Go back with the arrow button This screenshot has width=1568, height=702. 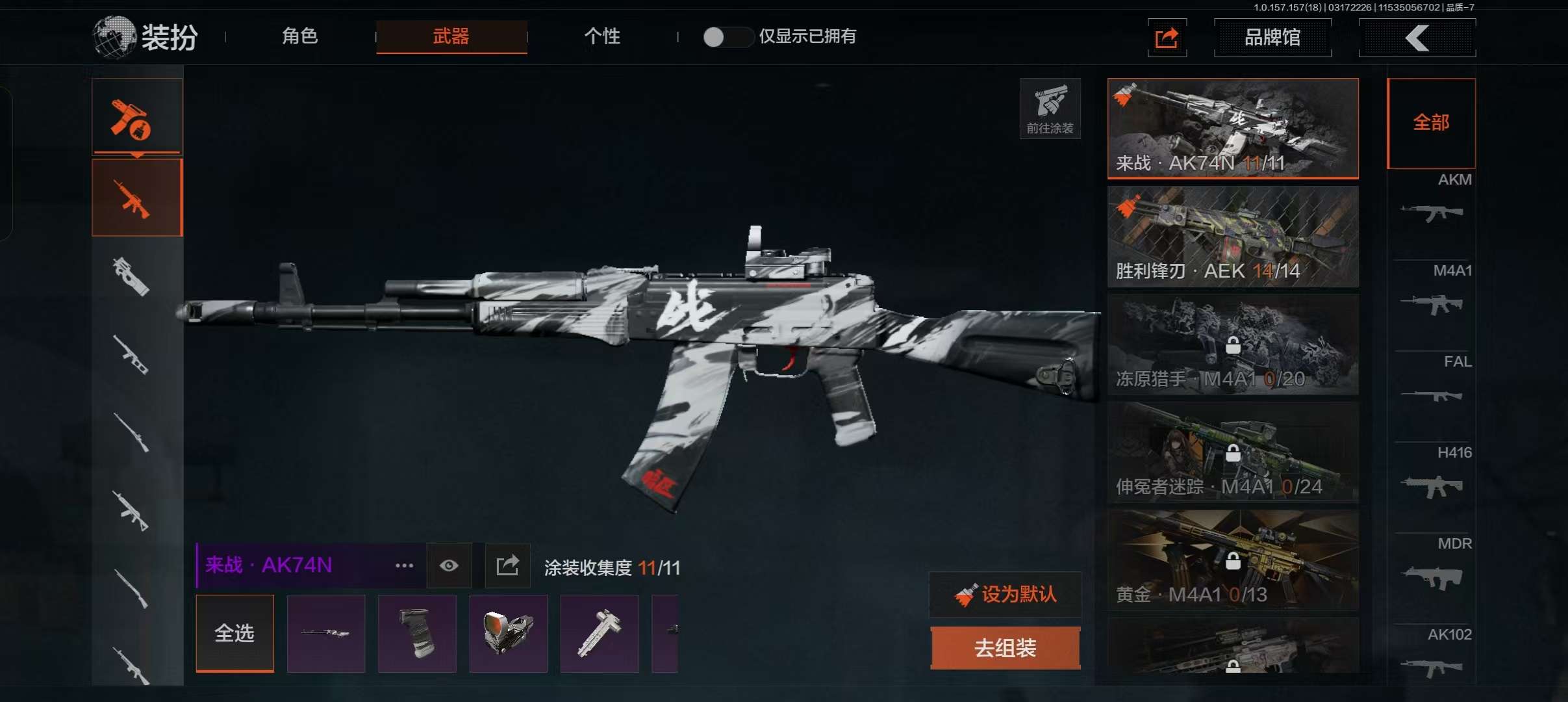(1417, 38)
